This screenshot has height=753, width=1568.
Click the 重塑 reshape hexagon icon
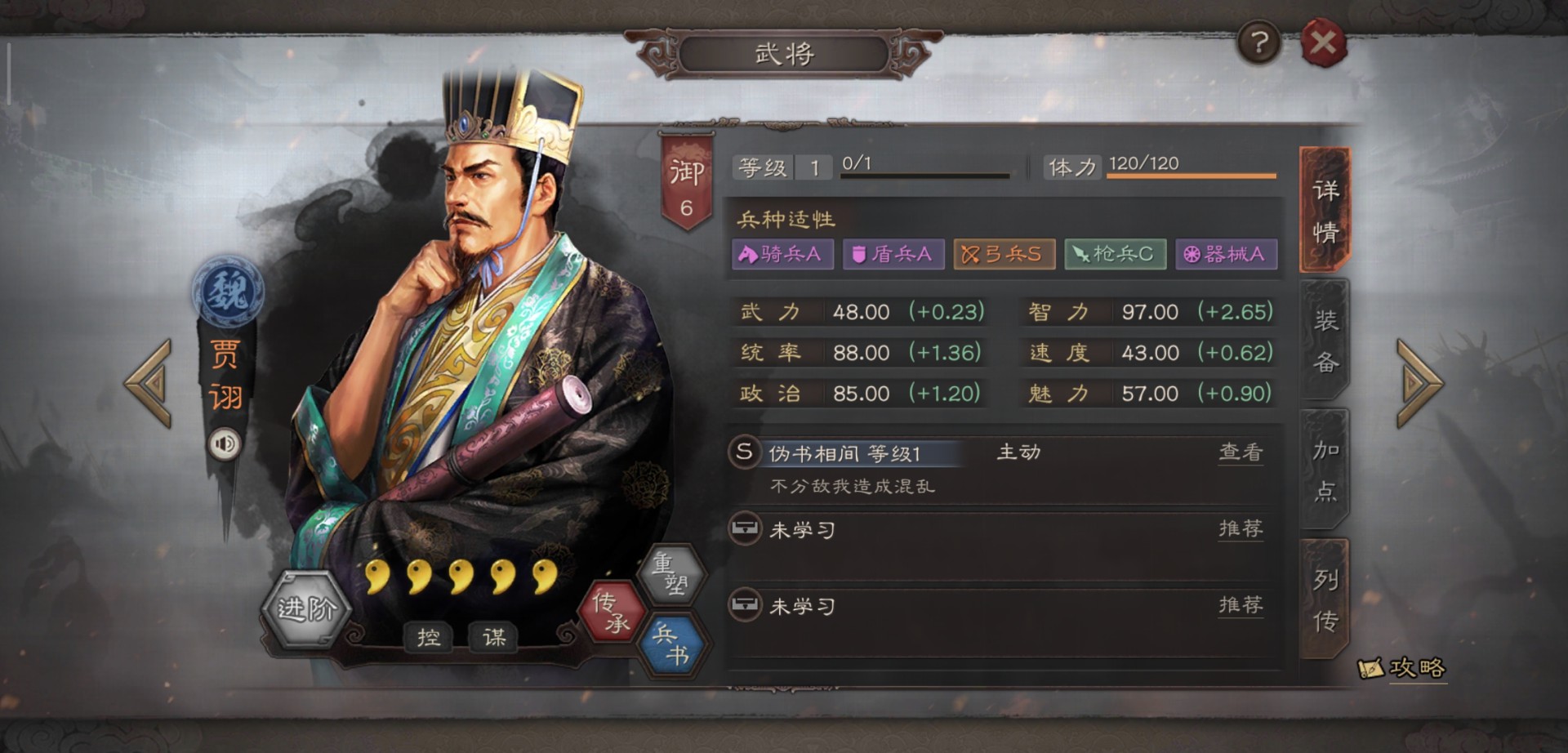pos(673,576)
